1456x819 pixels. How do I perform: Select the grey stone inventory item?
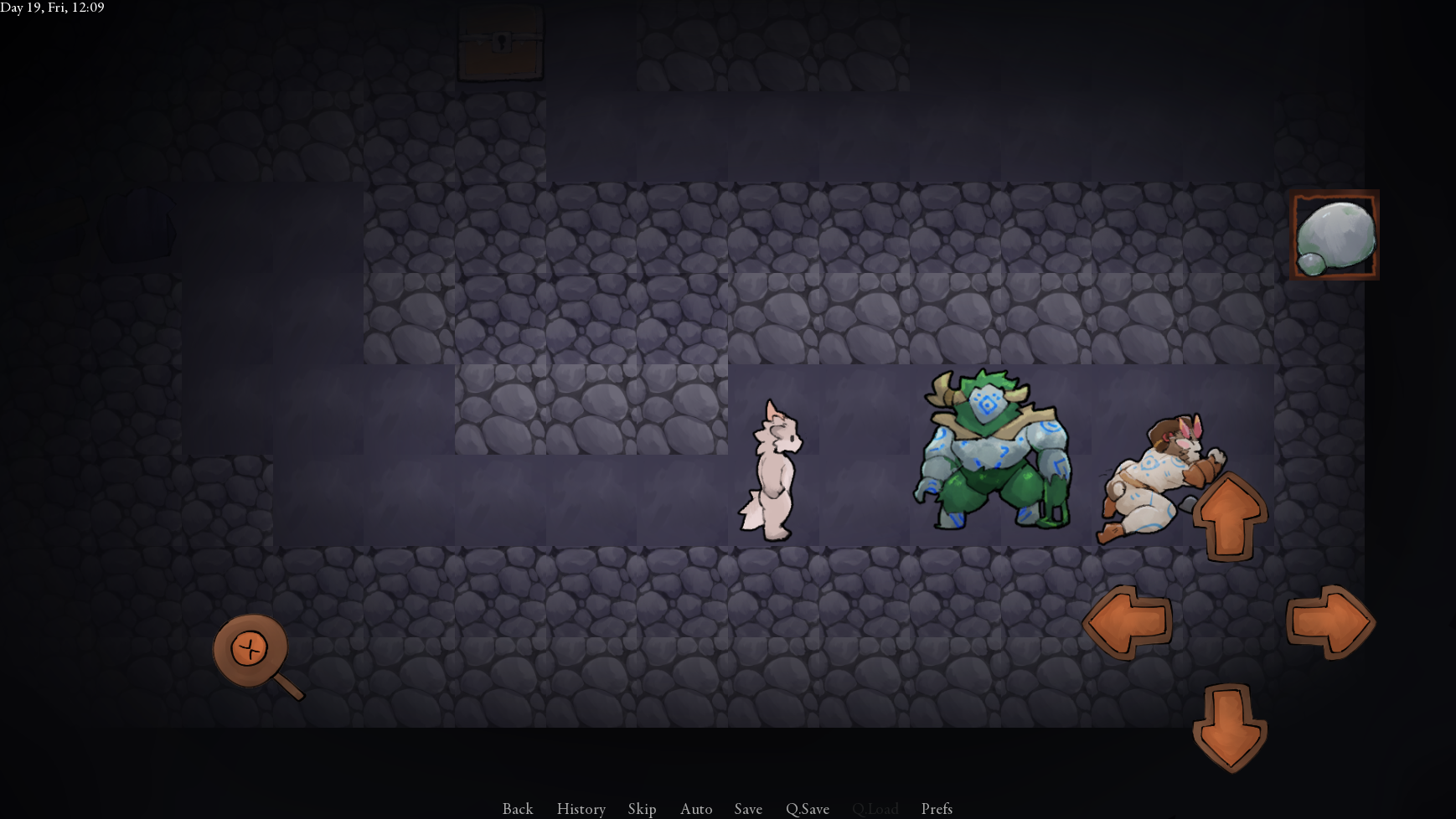click(1335, 235)
